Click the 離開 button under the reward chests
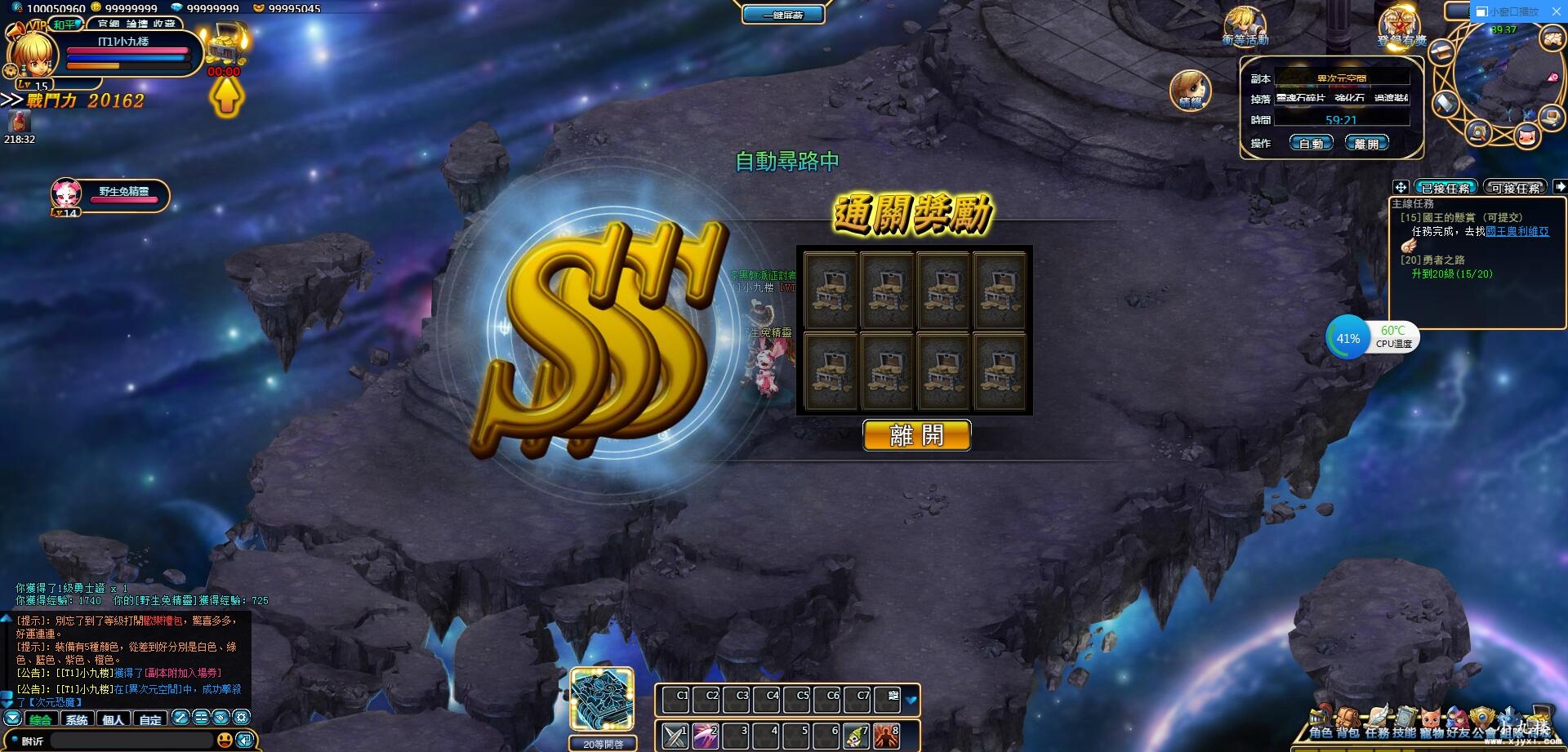The image size is (1568, 752). click(x=916, y=435)
